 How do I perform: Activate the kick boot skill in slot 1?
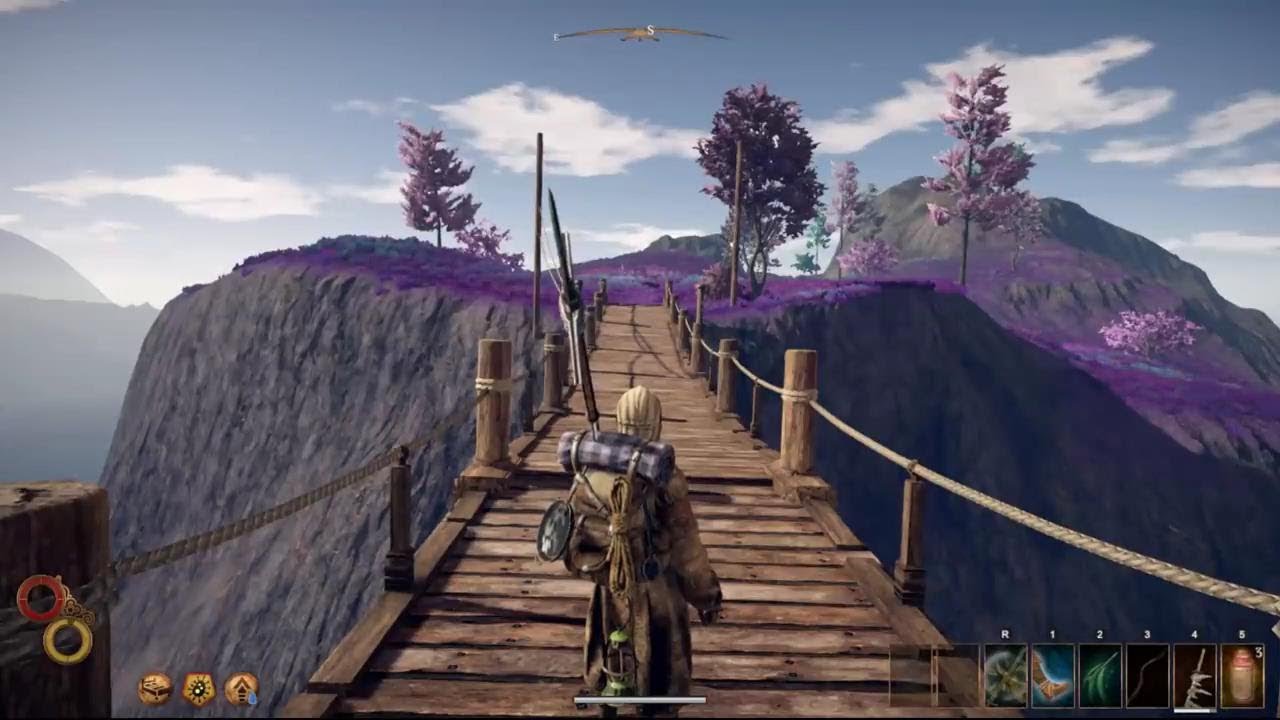1052,675
